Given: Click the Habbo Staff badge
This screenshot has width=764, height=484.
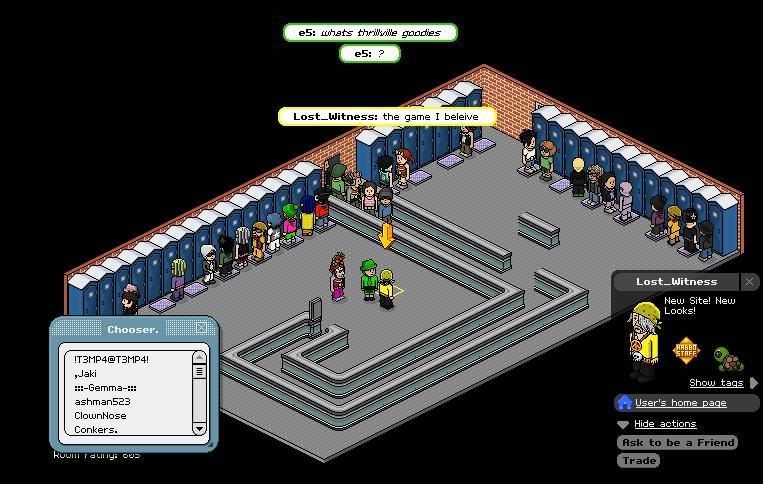Looking at the screenshot, I should coord(687,352).
